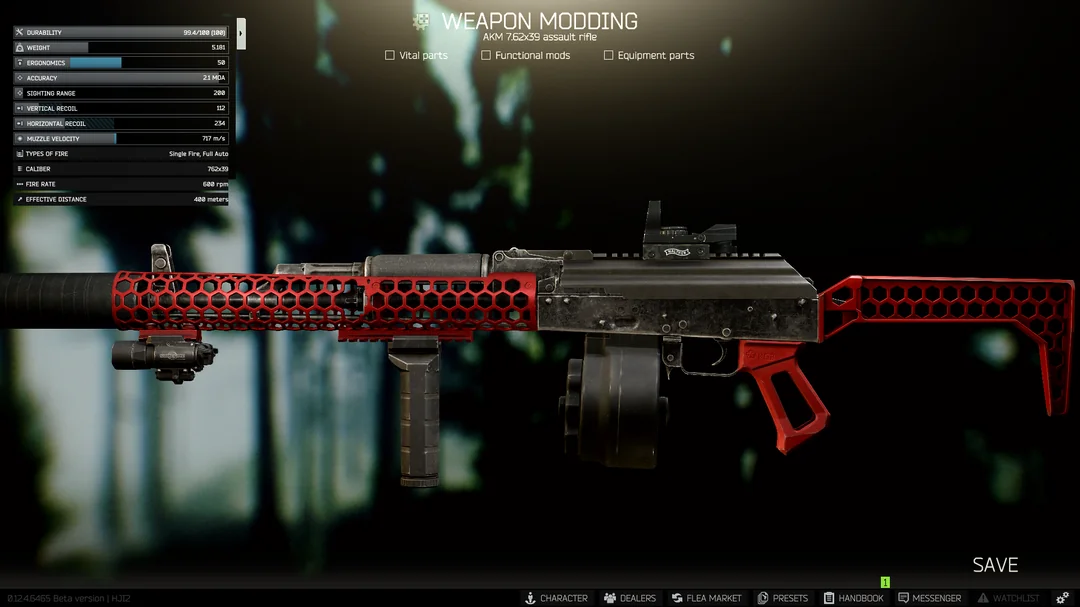Open the Watchlist
This screenshot has width=1080, height=607.
pos(1008,598)
